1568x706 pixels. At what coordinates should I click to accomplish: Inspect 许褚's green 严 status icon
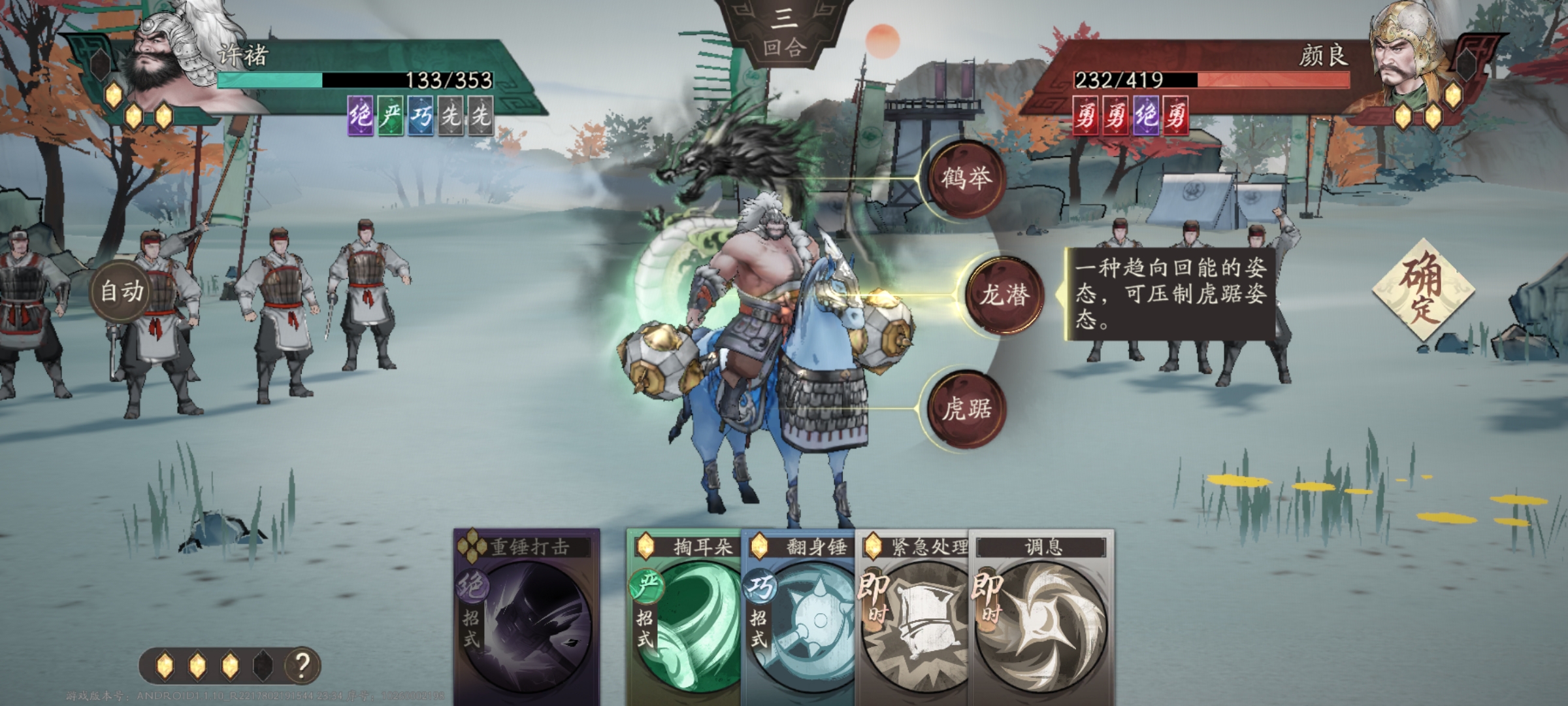point(391,116)
